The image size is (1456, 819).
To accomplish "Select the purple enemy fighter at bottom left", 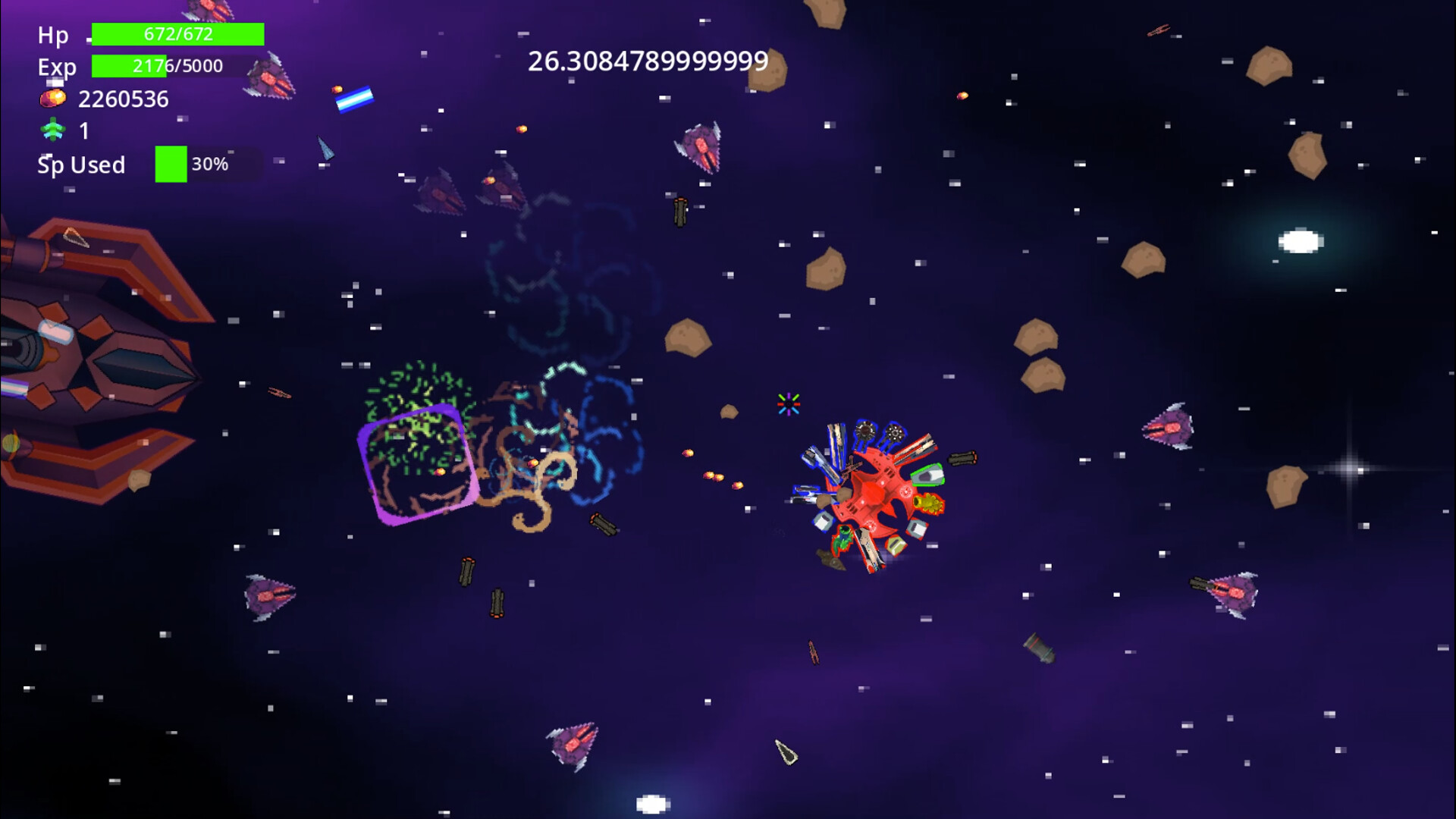I will pos(269,595).
